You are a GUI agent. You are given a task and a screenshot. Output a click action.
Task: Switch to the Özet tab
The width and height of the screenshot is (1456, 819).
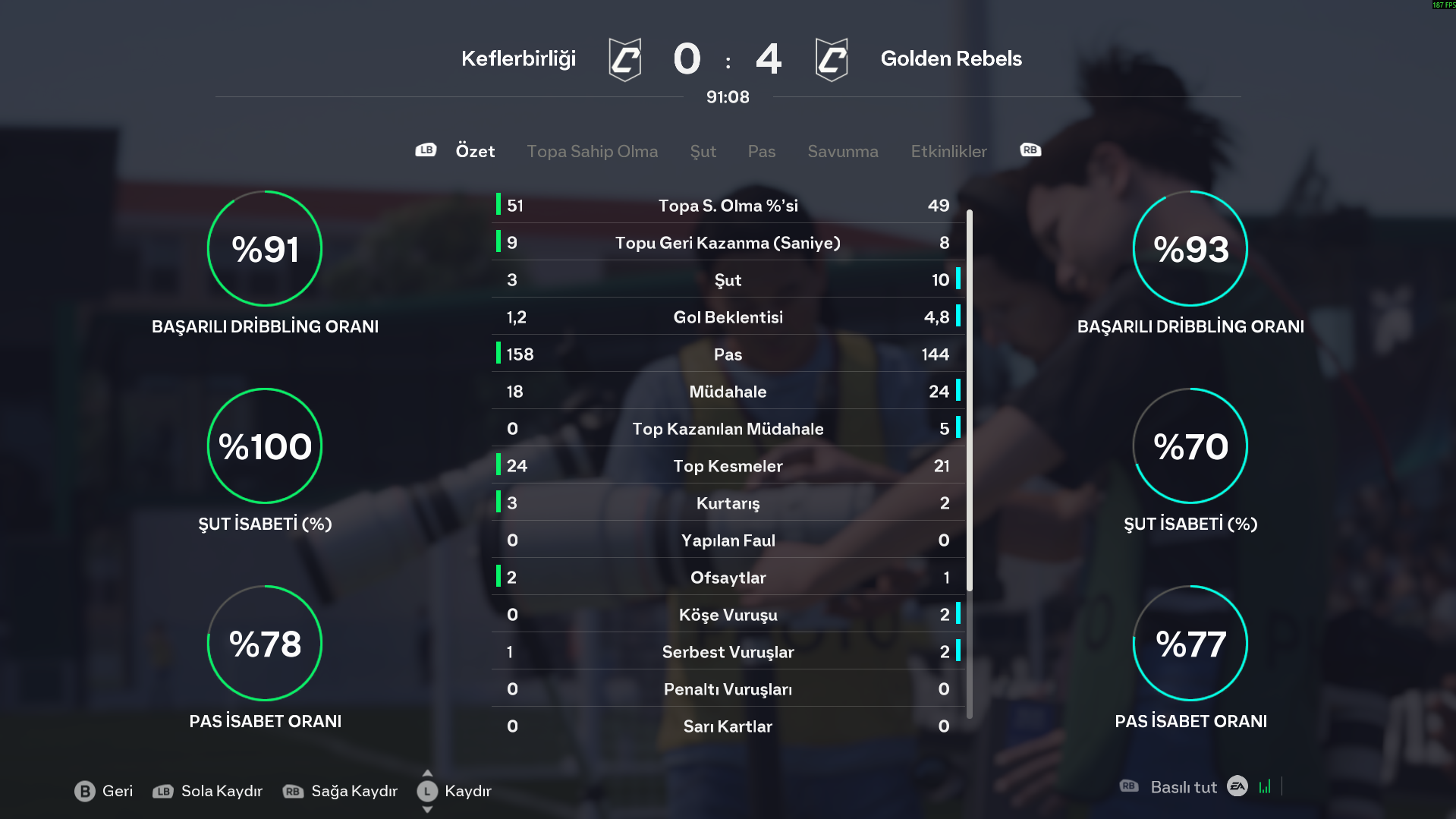(475, 151)
